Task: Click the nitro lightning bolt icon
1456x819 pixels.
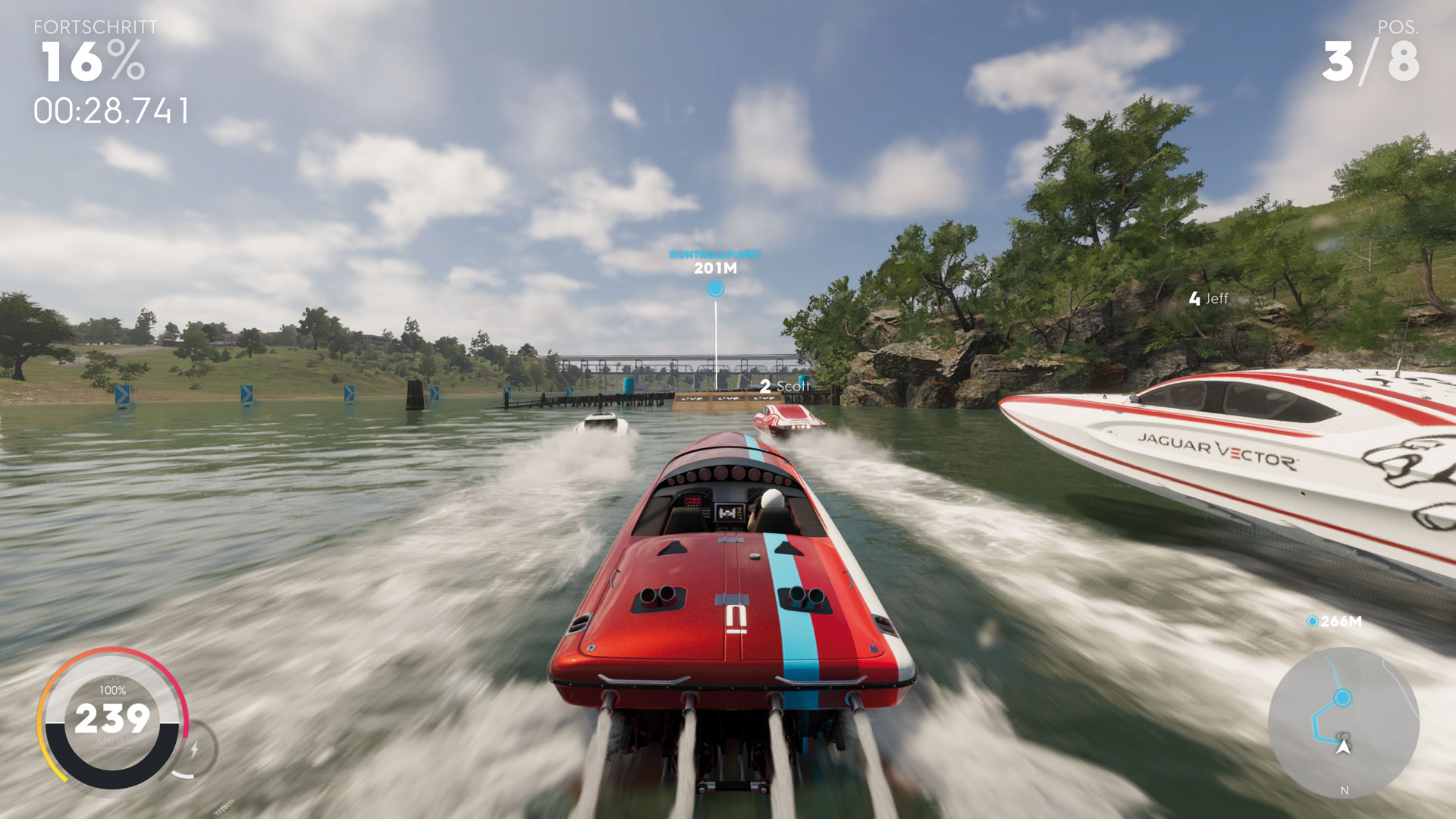Action: [195, 749]
